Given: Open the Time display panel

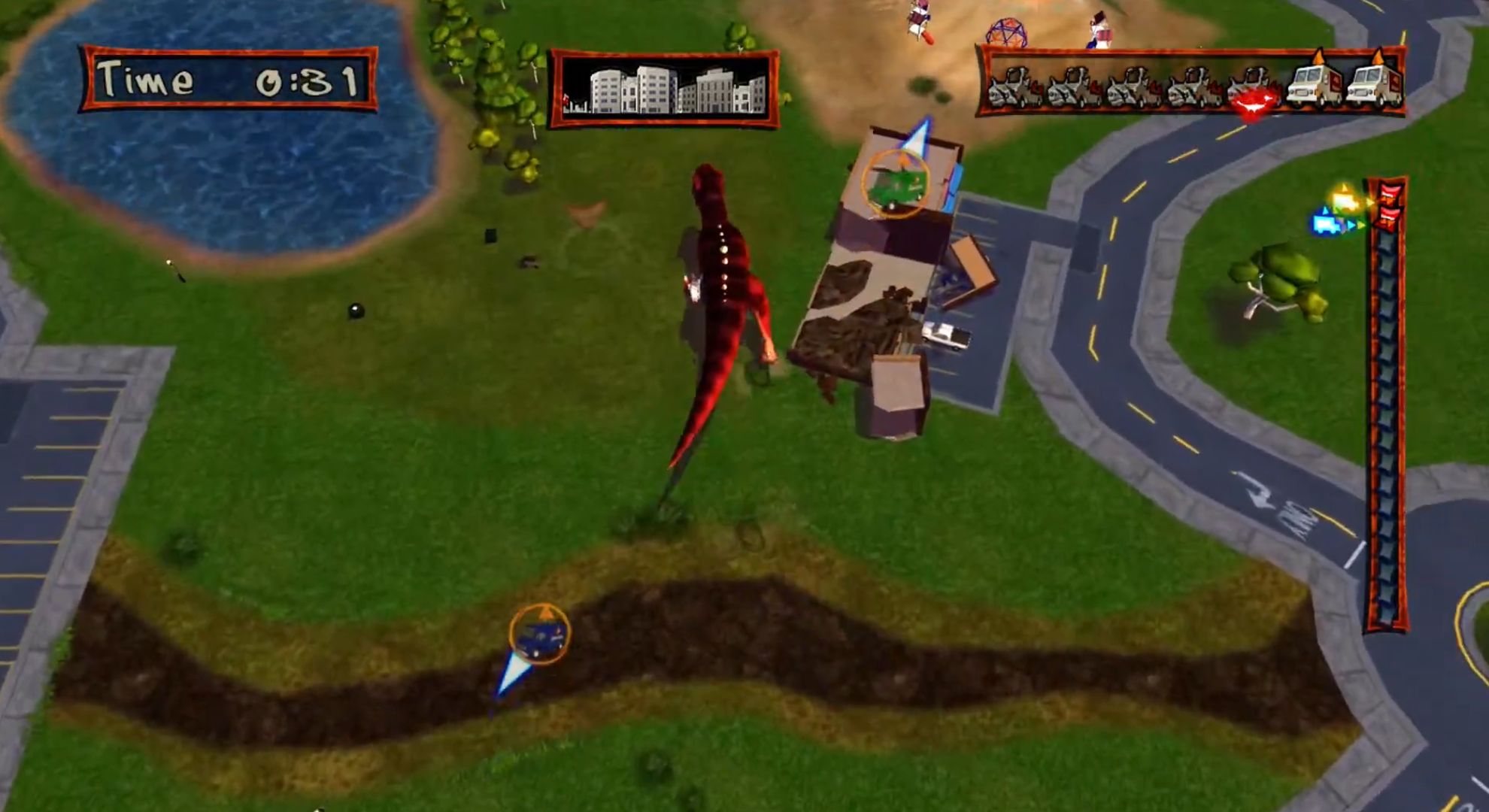Looking at the screenshot, I should (x=226, y=79).
